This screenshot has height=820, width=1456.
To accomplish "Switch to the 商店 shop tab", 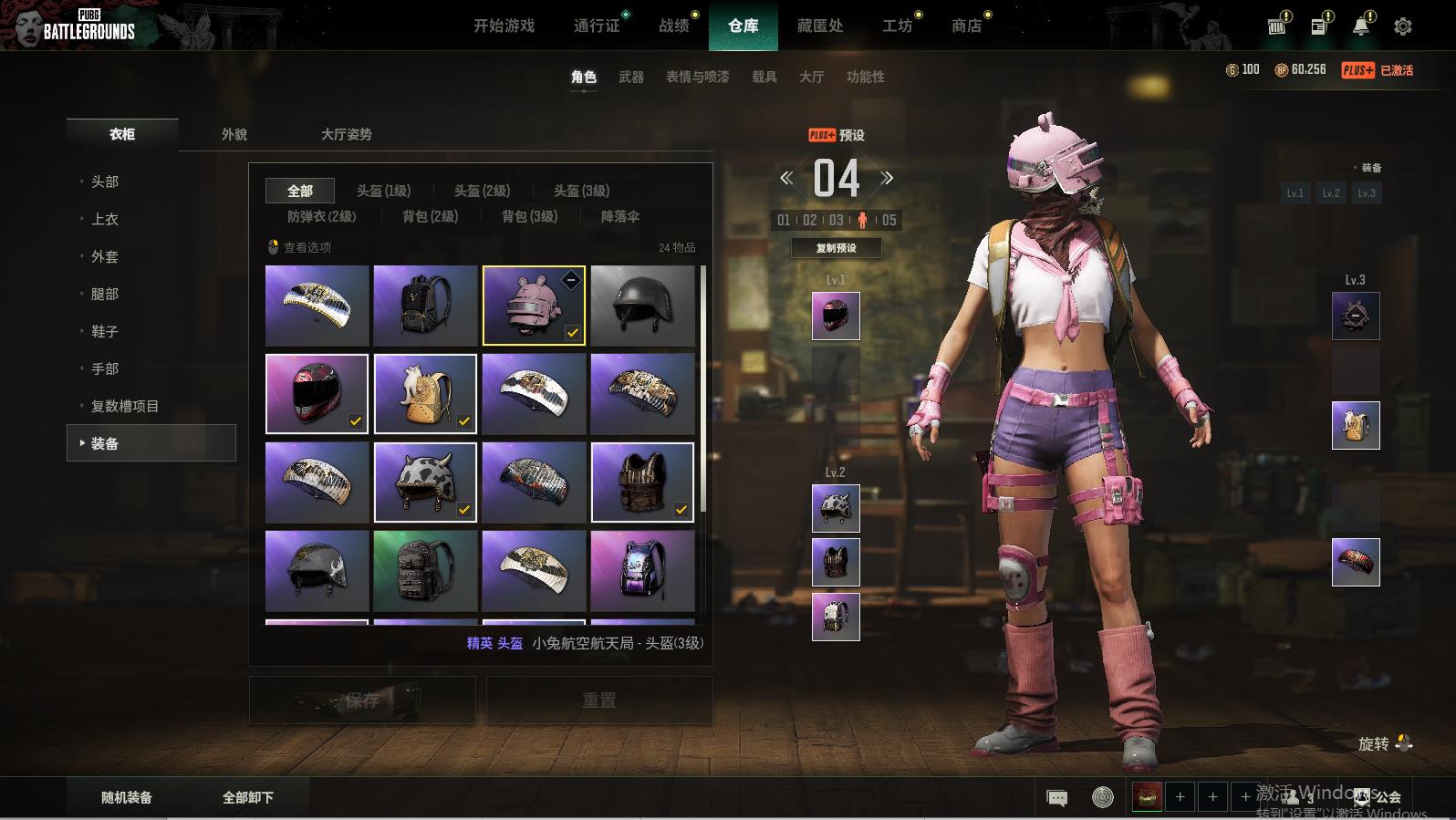I will (x=966, y=26).
